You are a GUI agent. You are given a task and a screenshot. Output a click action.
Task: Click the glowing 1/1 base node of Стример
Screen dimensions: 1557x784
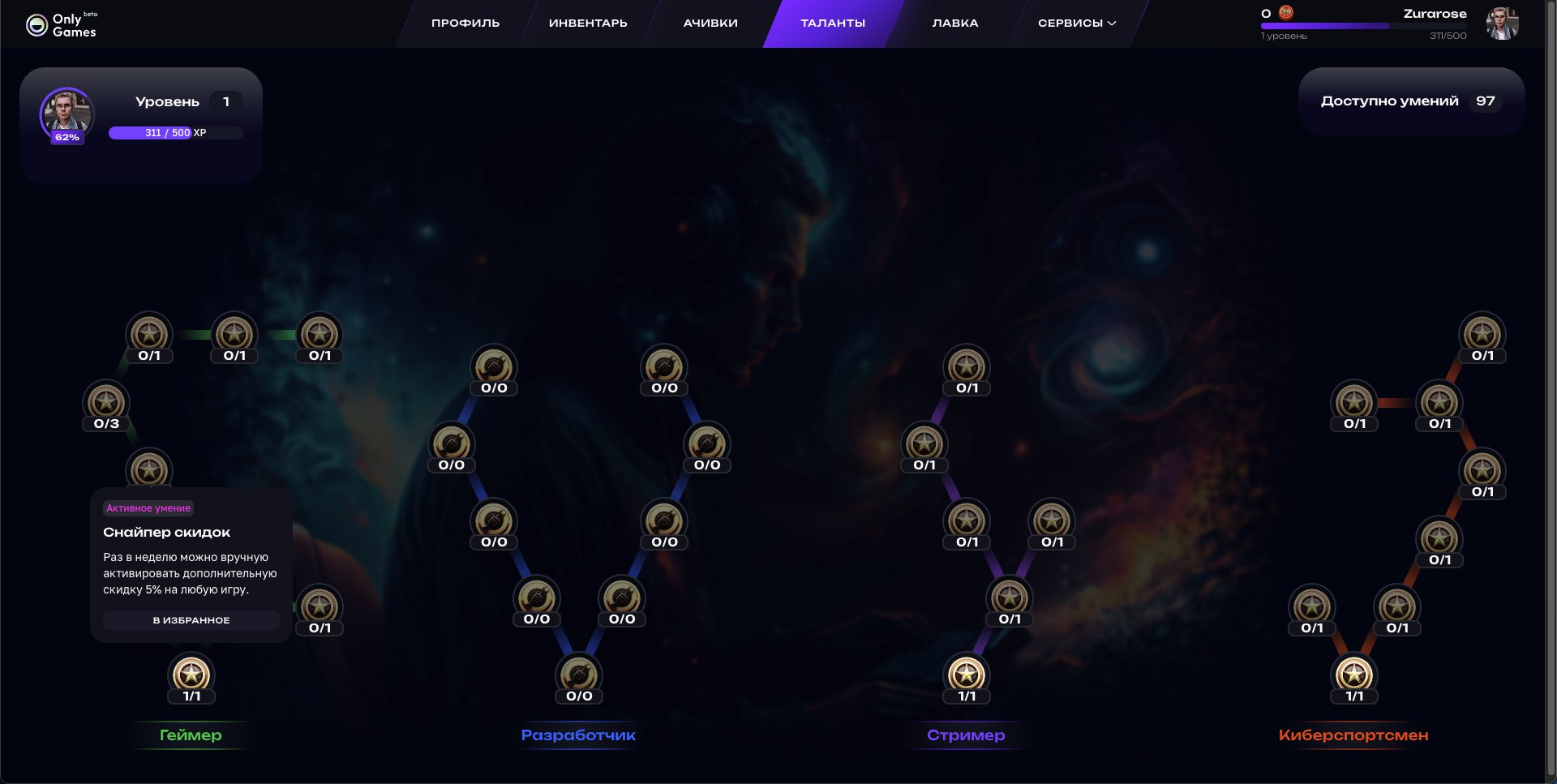967,675
